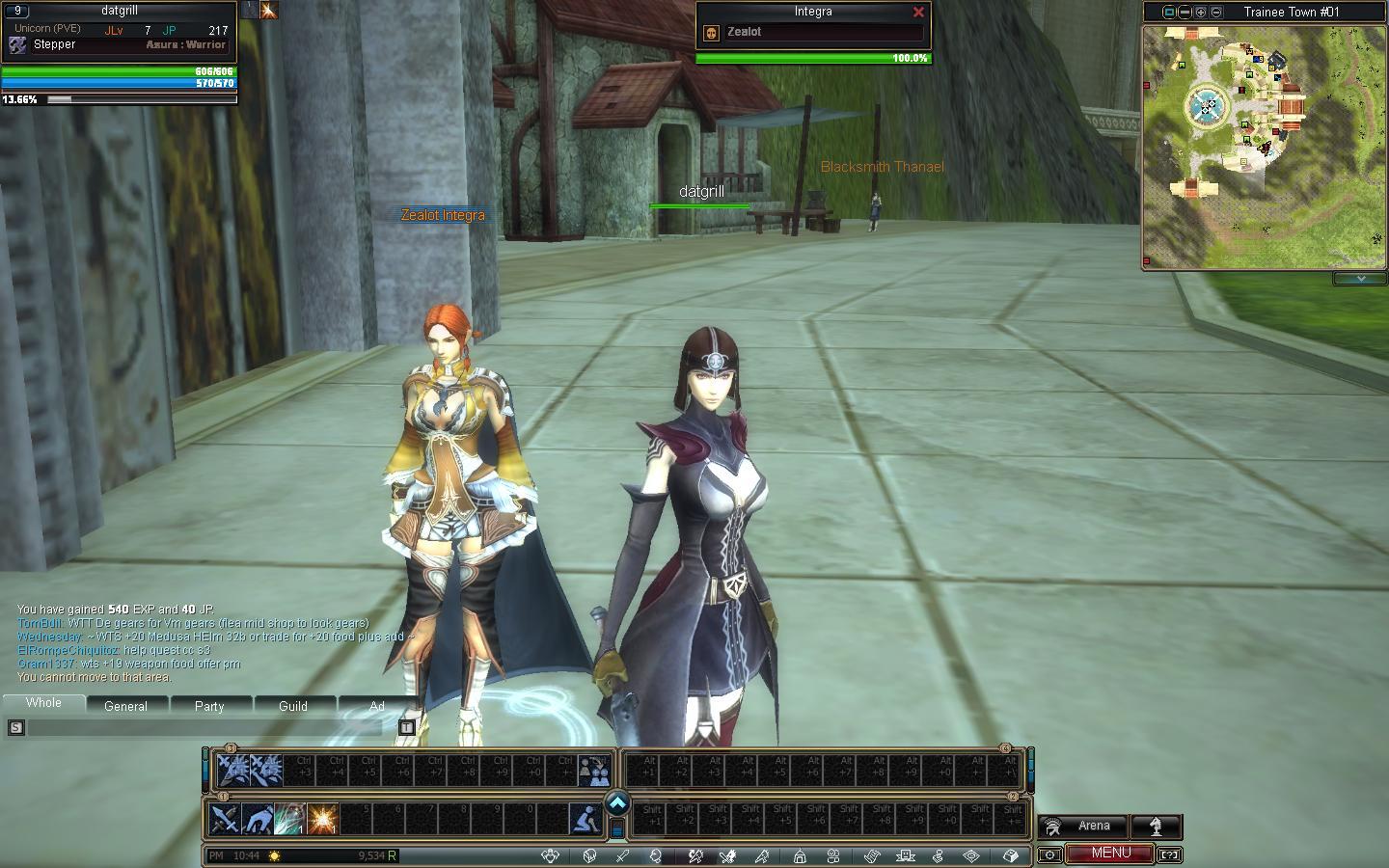This screenshot has width=1389, height=868.
Task: Collapse the panel with the arrow below the minimap
Action: click(x=1360, y=279)
